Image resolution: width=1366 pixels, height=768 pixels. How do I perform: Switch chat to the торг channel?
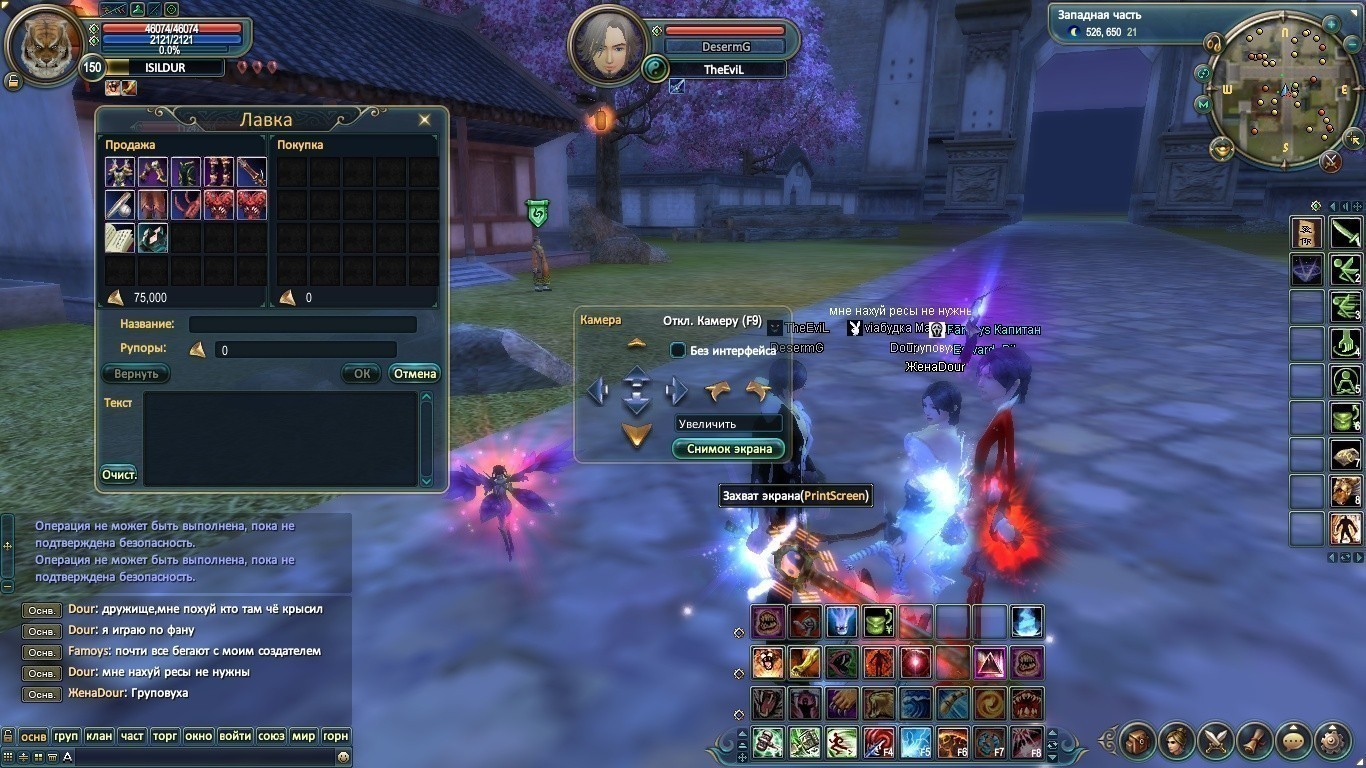[x=165, y=736]
